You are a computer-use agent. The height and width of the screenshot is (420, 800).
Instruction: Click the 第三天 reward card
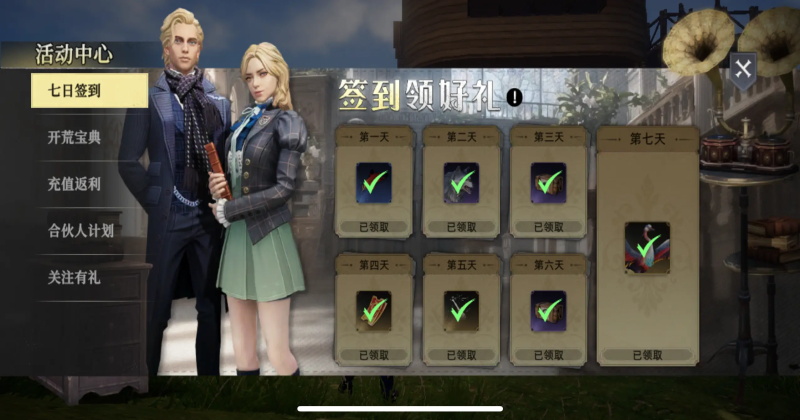pos(548,181)
